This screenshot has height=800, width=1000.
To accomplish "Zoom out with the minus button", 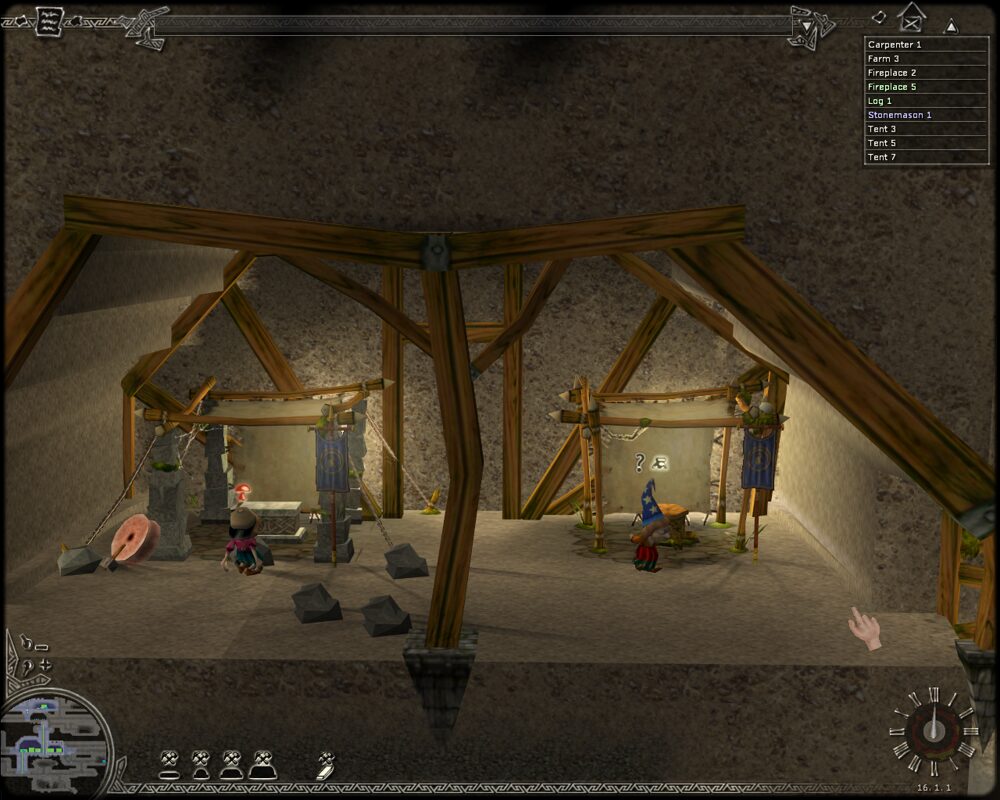I will click(x=41, y=646).
